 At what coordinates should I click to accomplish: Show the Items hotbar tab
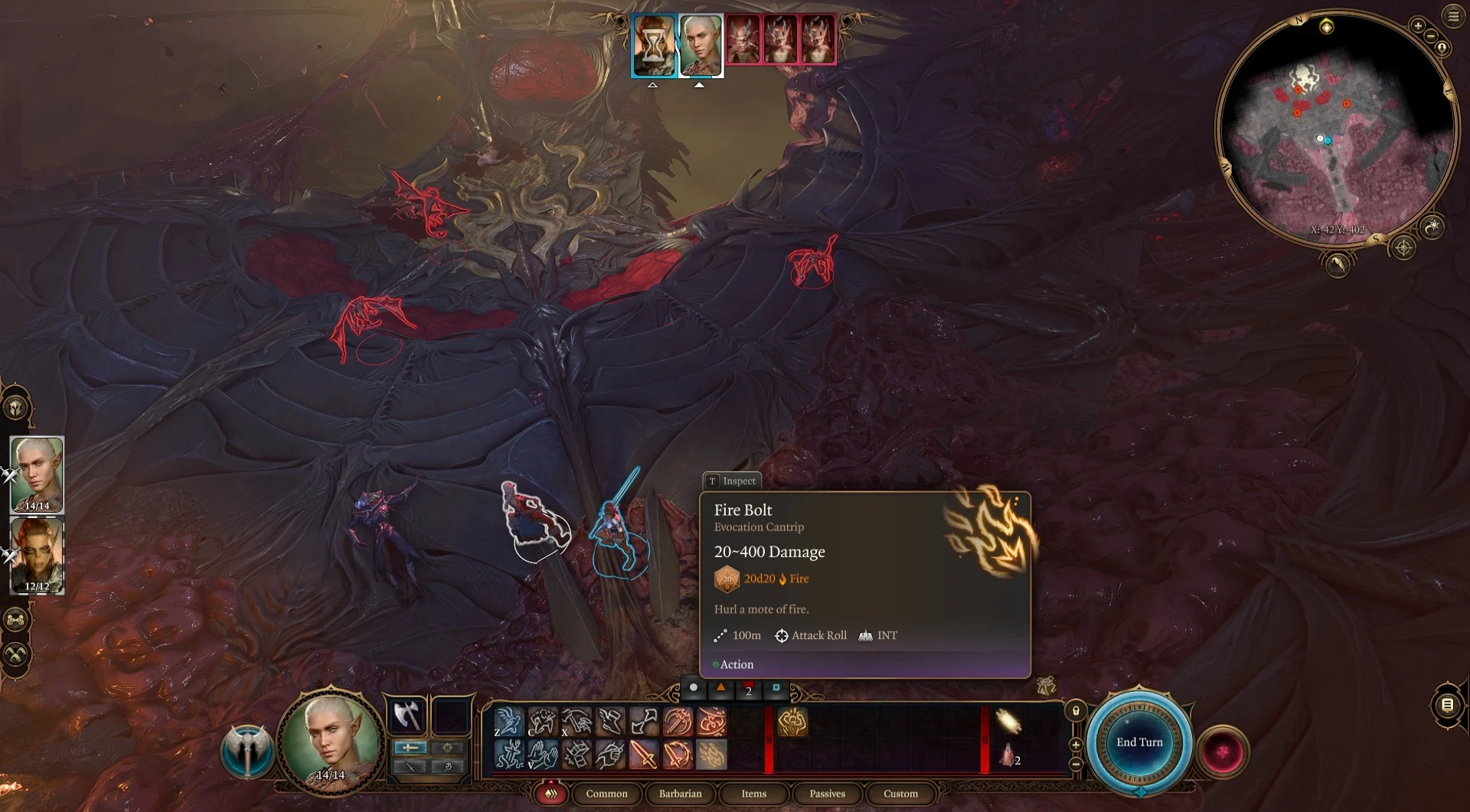pos(753,794)
